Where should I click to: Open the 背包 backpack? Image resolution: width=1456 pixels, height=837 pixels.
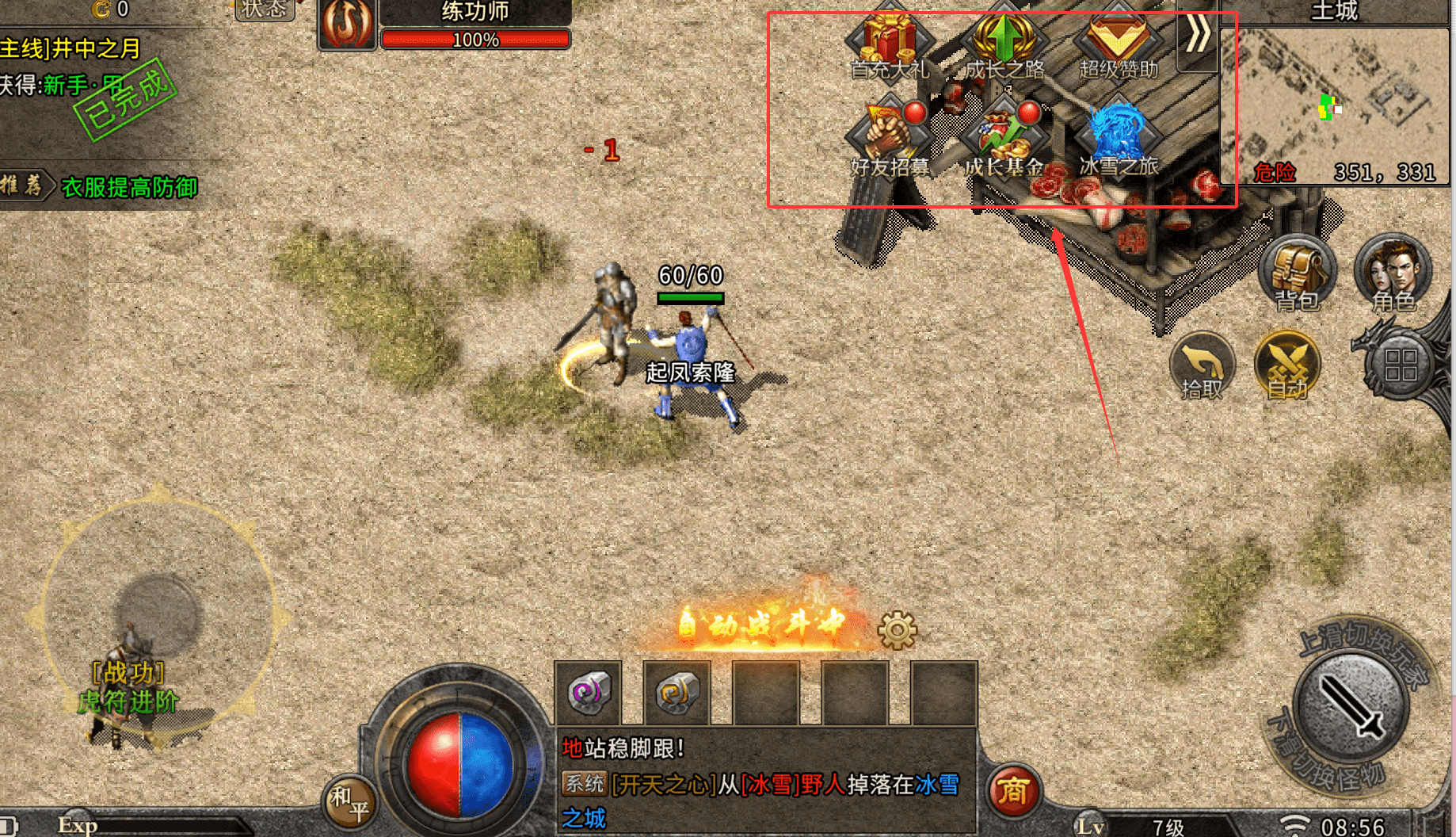point(1297,274)
